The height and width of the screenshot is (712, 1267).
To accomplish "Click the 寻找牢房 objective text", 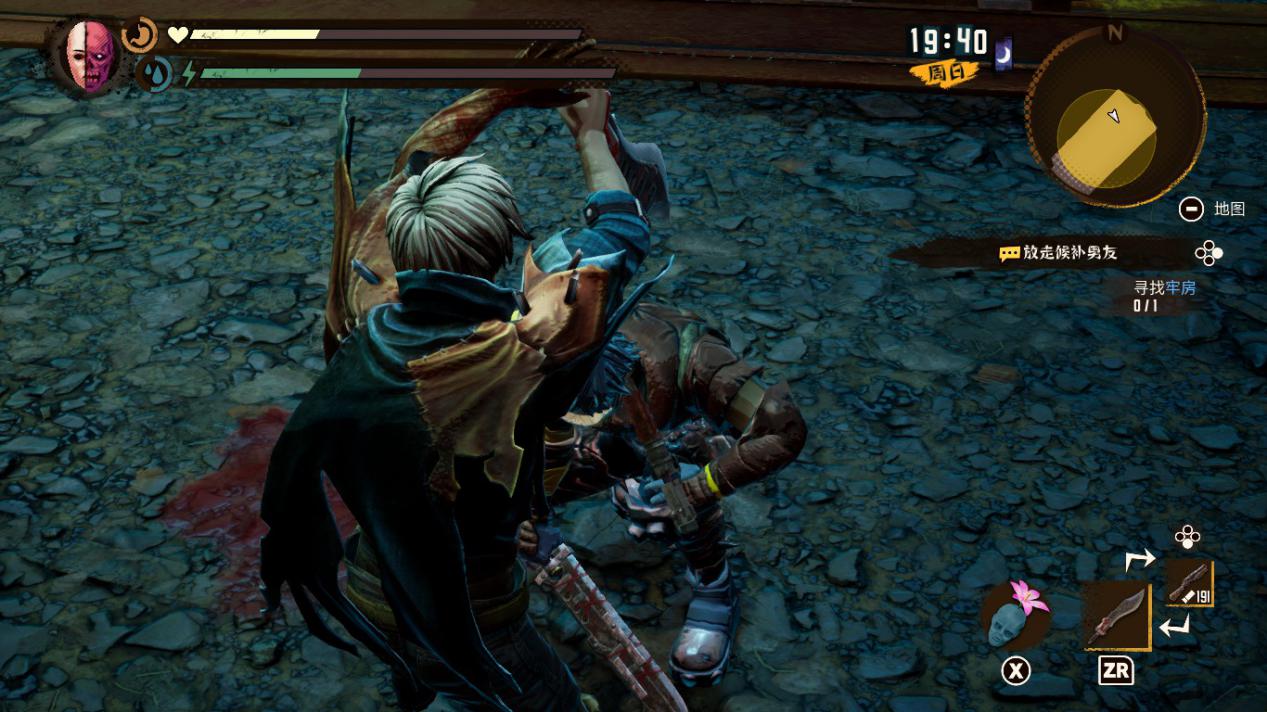I will pyautogui.click(x=1164, y=288).
